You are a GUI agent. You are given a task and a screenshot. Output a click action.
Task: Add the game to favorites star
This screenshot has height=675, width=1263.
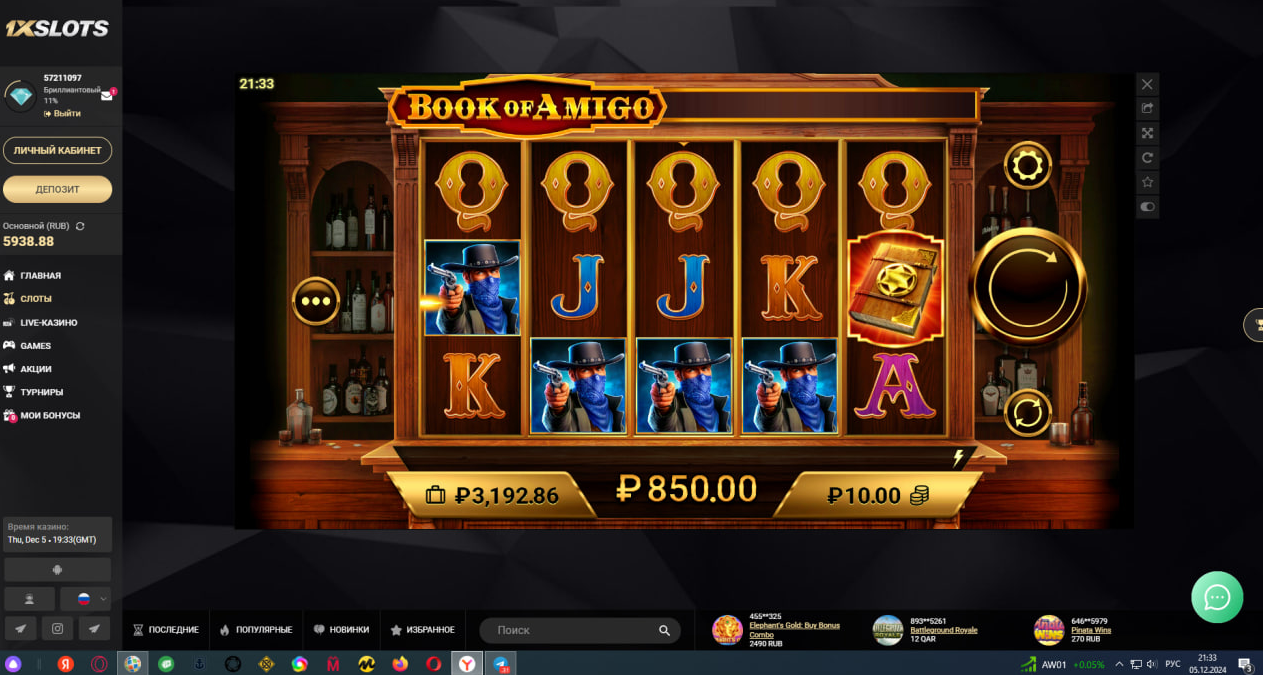click(x=1147, y=182)
